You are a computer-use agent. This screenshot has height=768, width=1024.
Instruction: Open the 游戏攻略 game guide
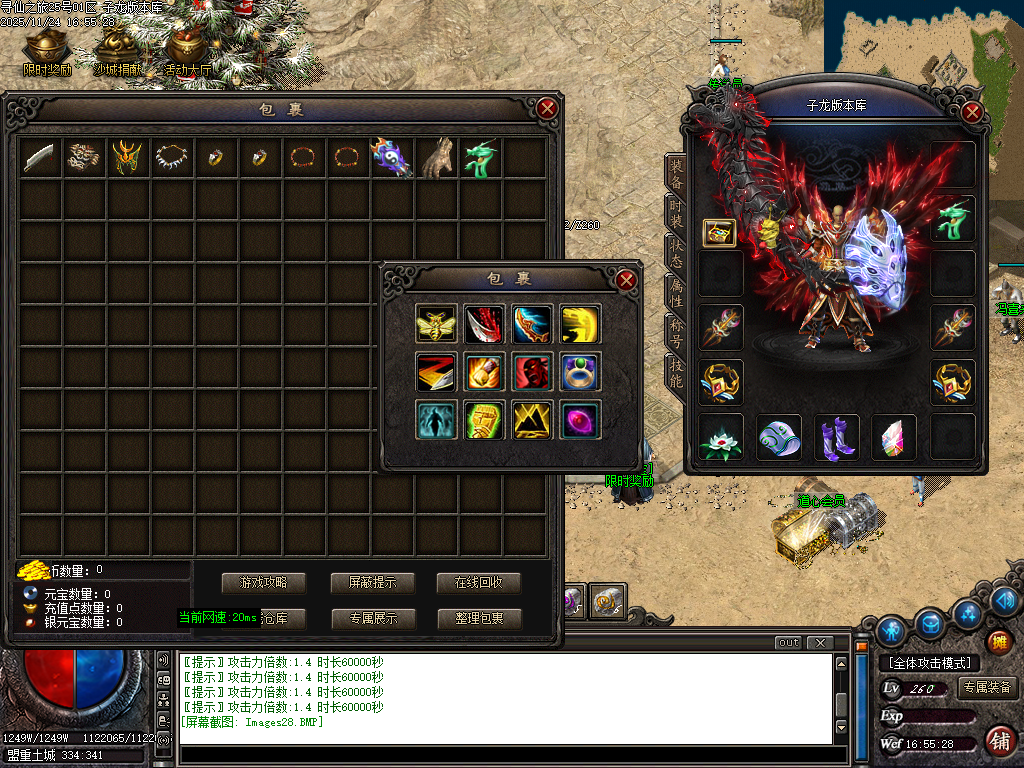(x=263, y=583)
